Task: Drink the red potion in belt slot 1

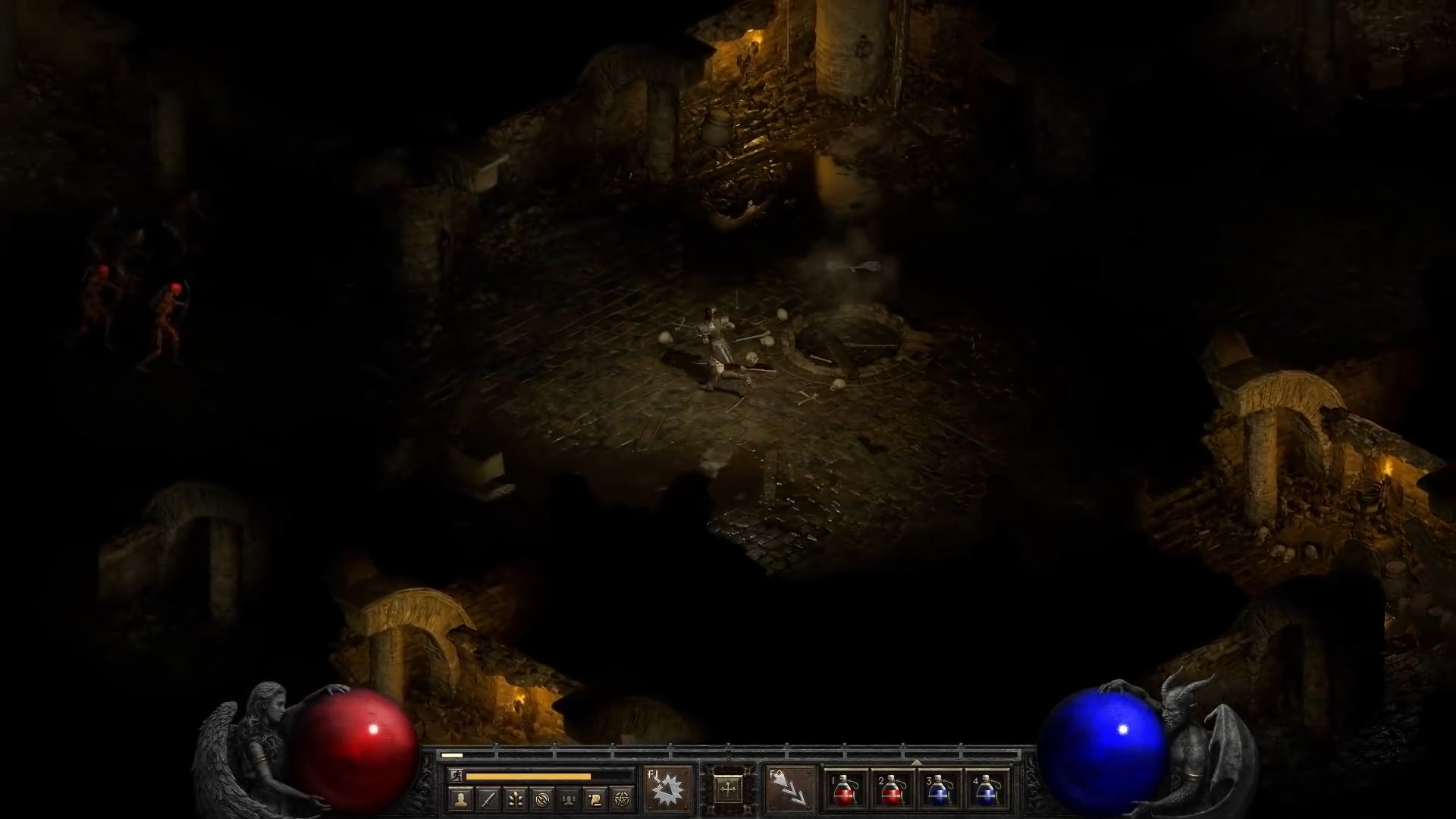Action: [843, 792]
